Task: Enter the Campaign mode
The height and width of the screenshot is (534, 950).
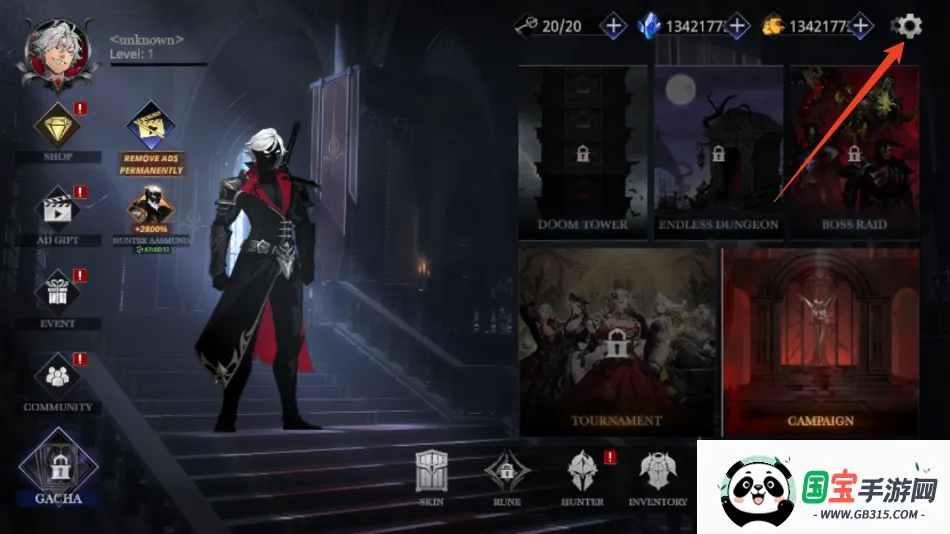Action: tap(820, 341)
